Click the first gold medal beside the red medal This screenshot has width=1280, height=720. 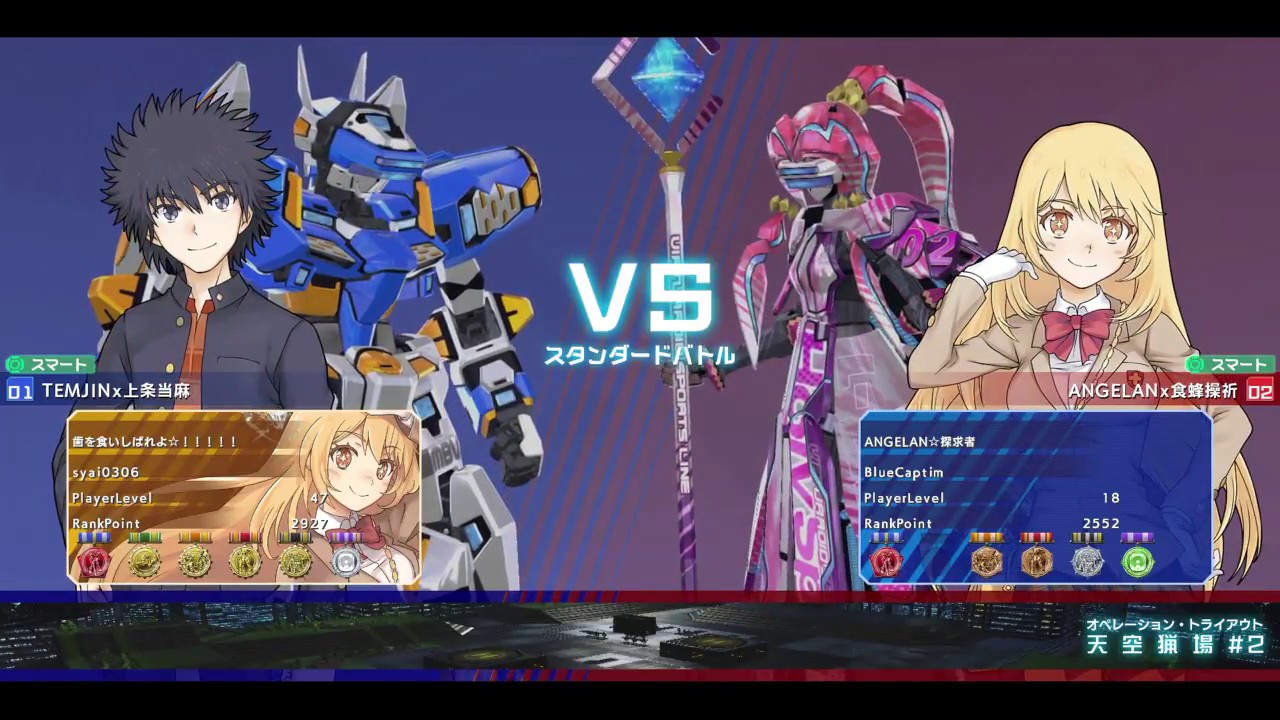tap(145, 562)
